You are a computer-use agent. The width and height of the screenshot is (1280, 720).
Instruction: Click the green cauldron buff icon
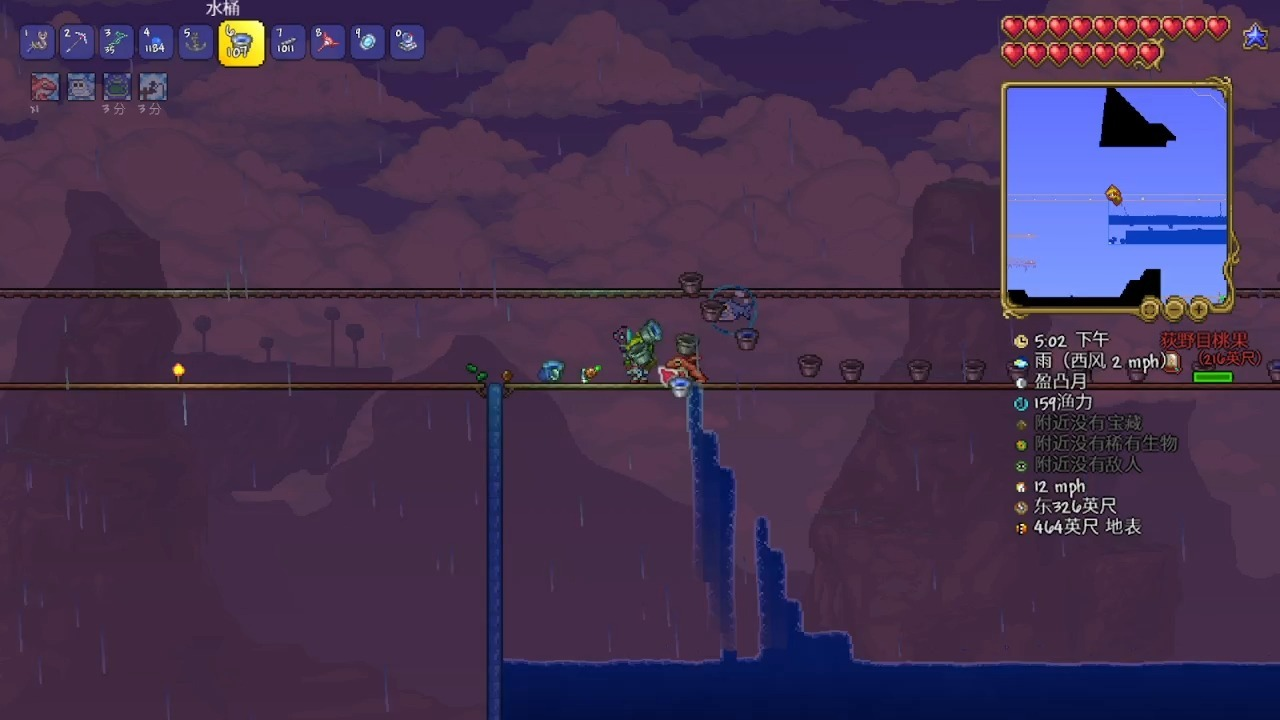pyautogui.click(x=117, y=87)
